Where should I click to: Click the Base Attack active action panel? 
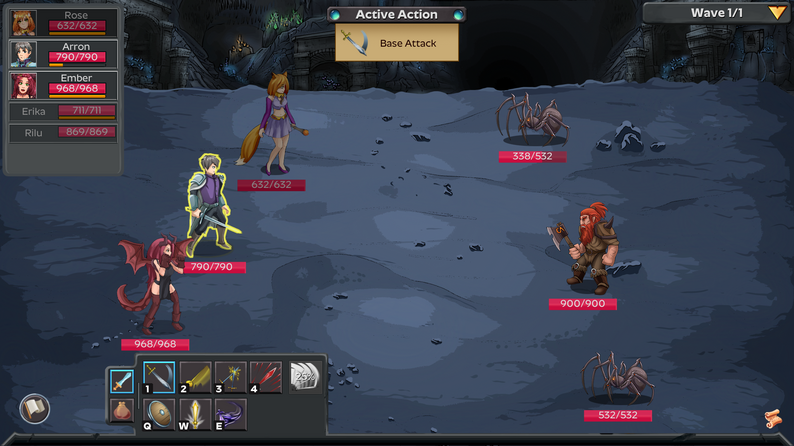(x=397, y=43)
